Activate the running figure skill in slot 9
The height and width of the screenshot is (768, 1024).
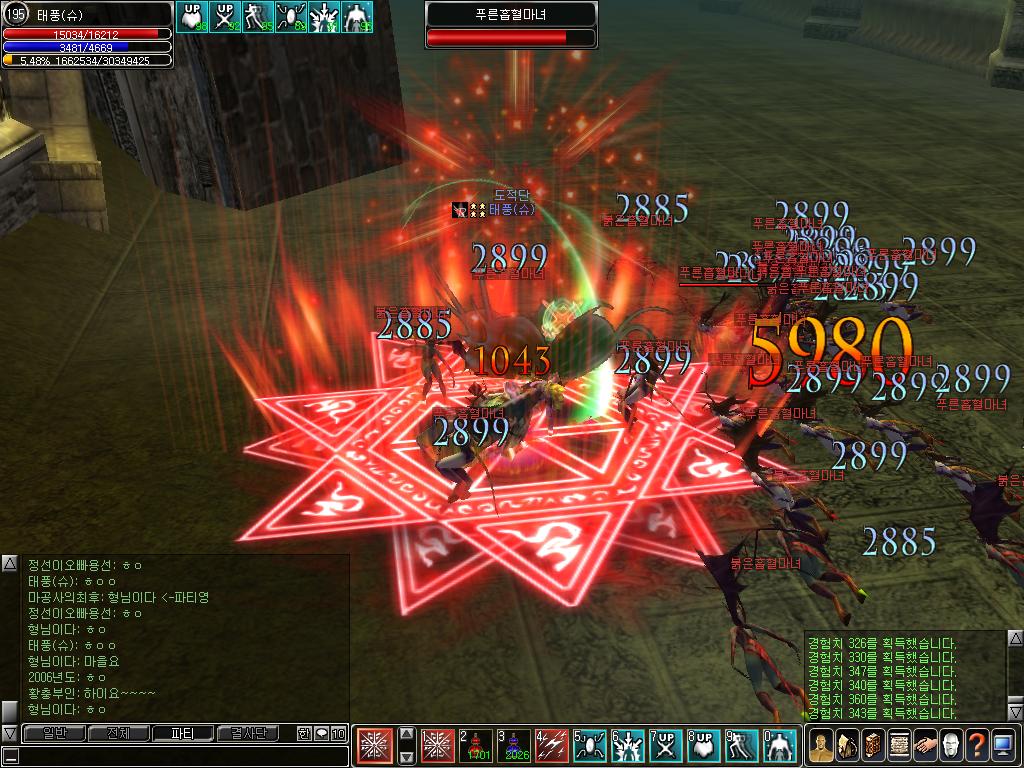coord(742,746)
